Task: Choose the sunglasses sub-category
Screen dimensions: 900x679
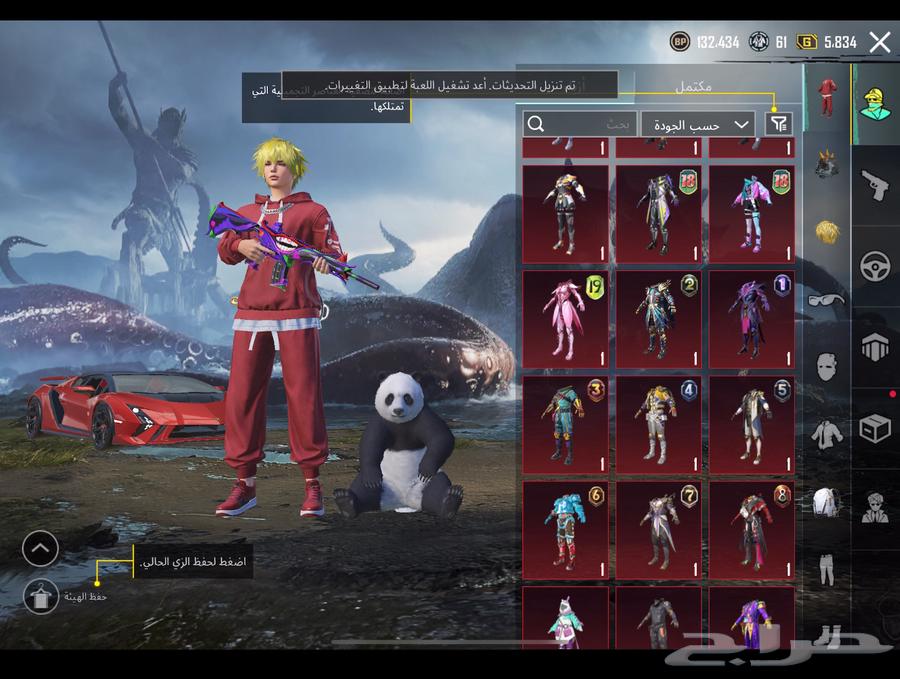Action: (x=826, y=298)
